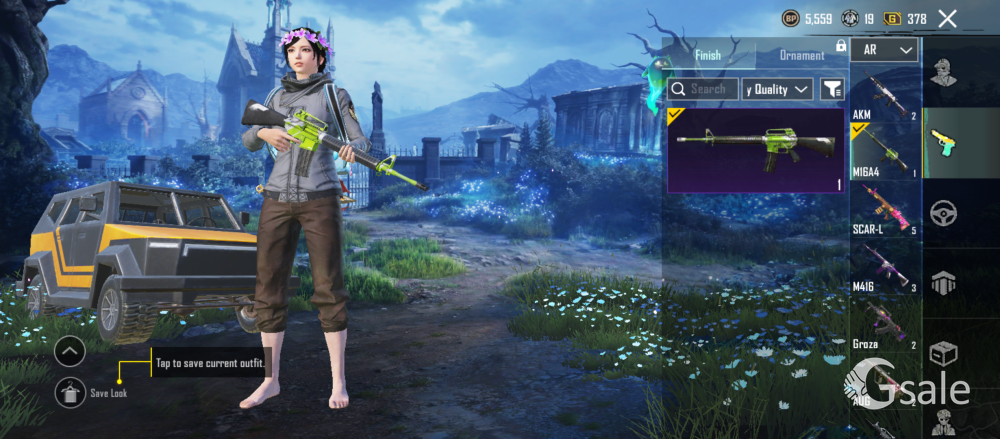Open the character outfit category
Screen dimensions: 1000x439
point(944,73)
